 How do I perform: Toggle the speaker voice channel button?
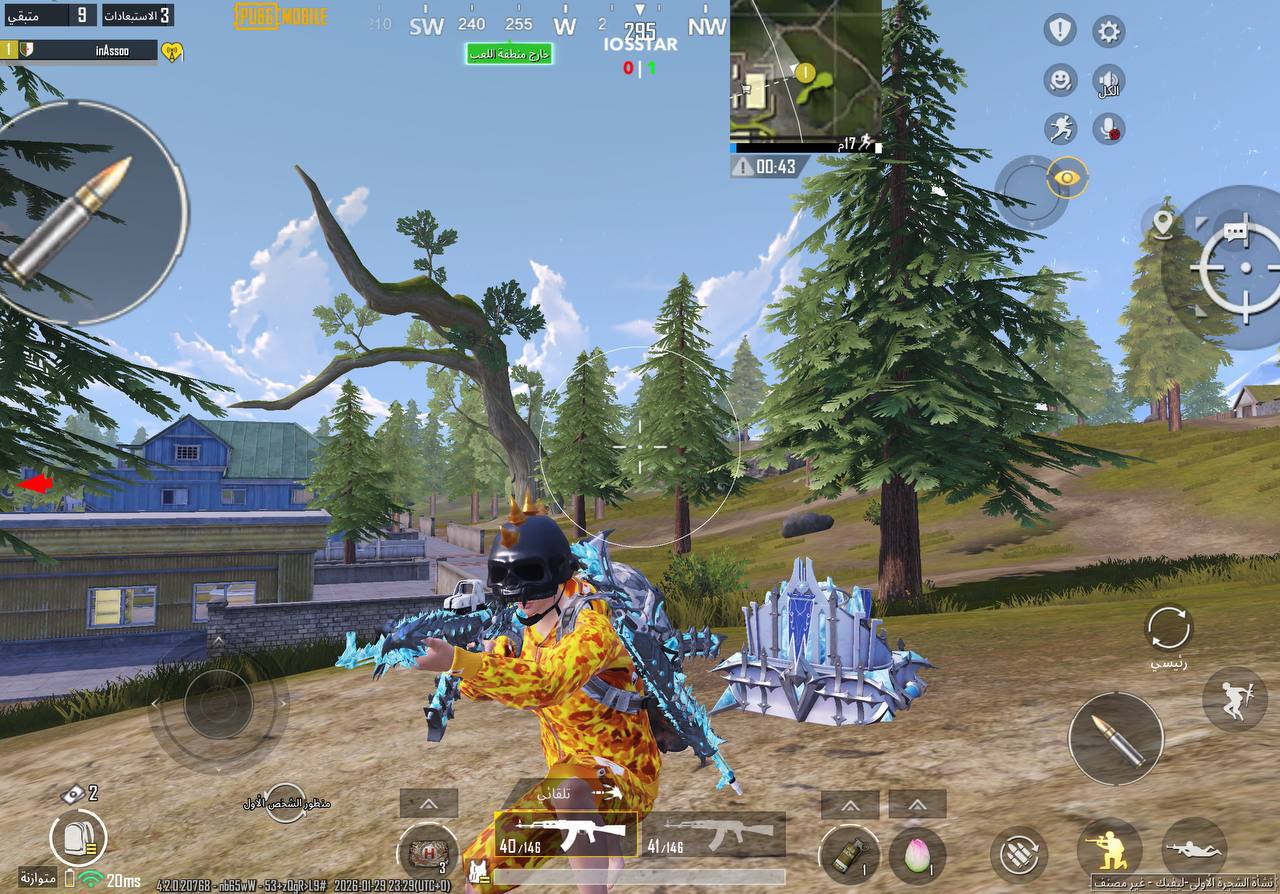point(1108,80)
